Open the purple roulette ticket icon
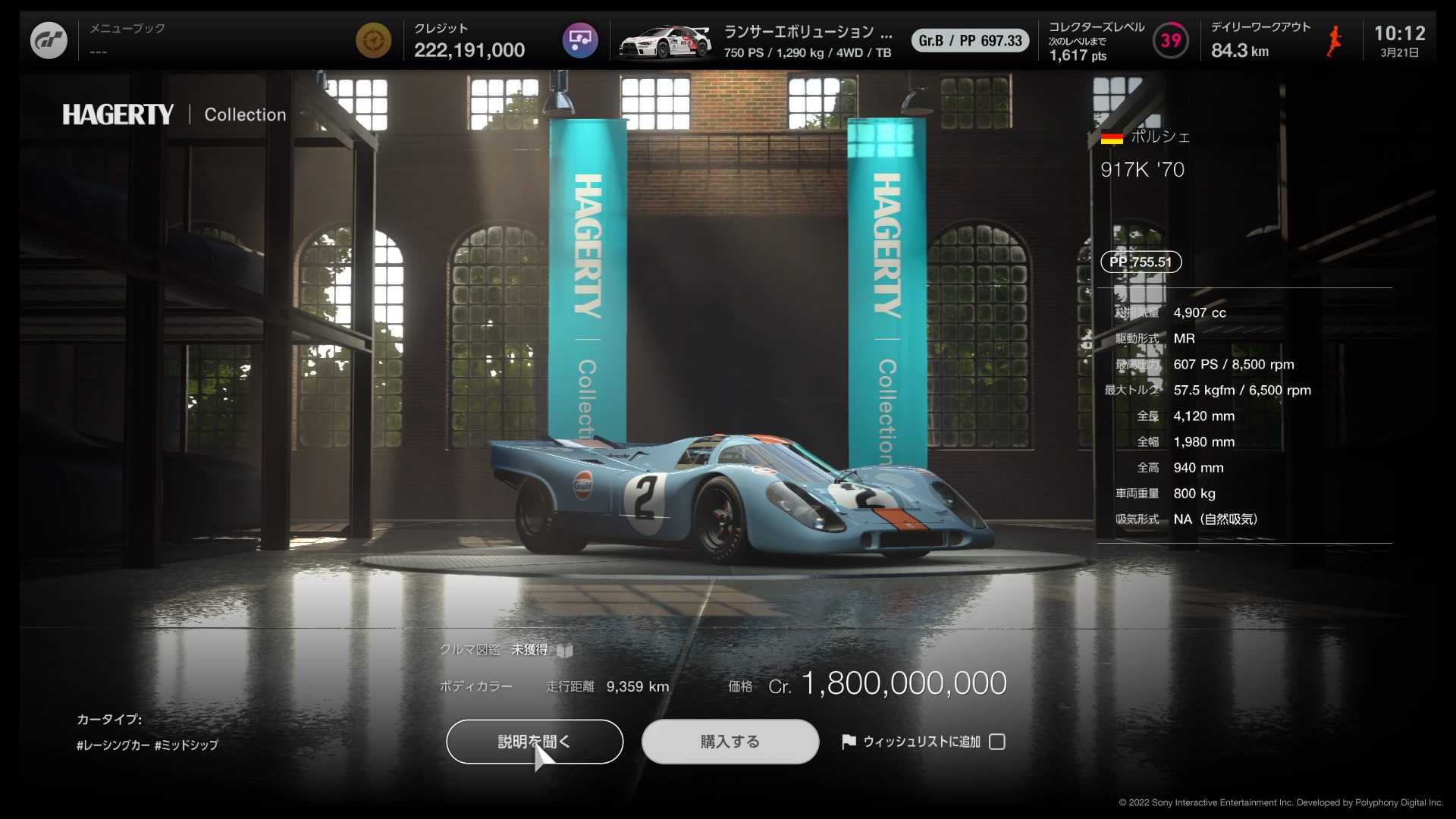The width and height of the screenshot is (1456, 819). [580, 39]
